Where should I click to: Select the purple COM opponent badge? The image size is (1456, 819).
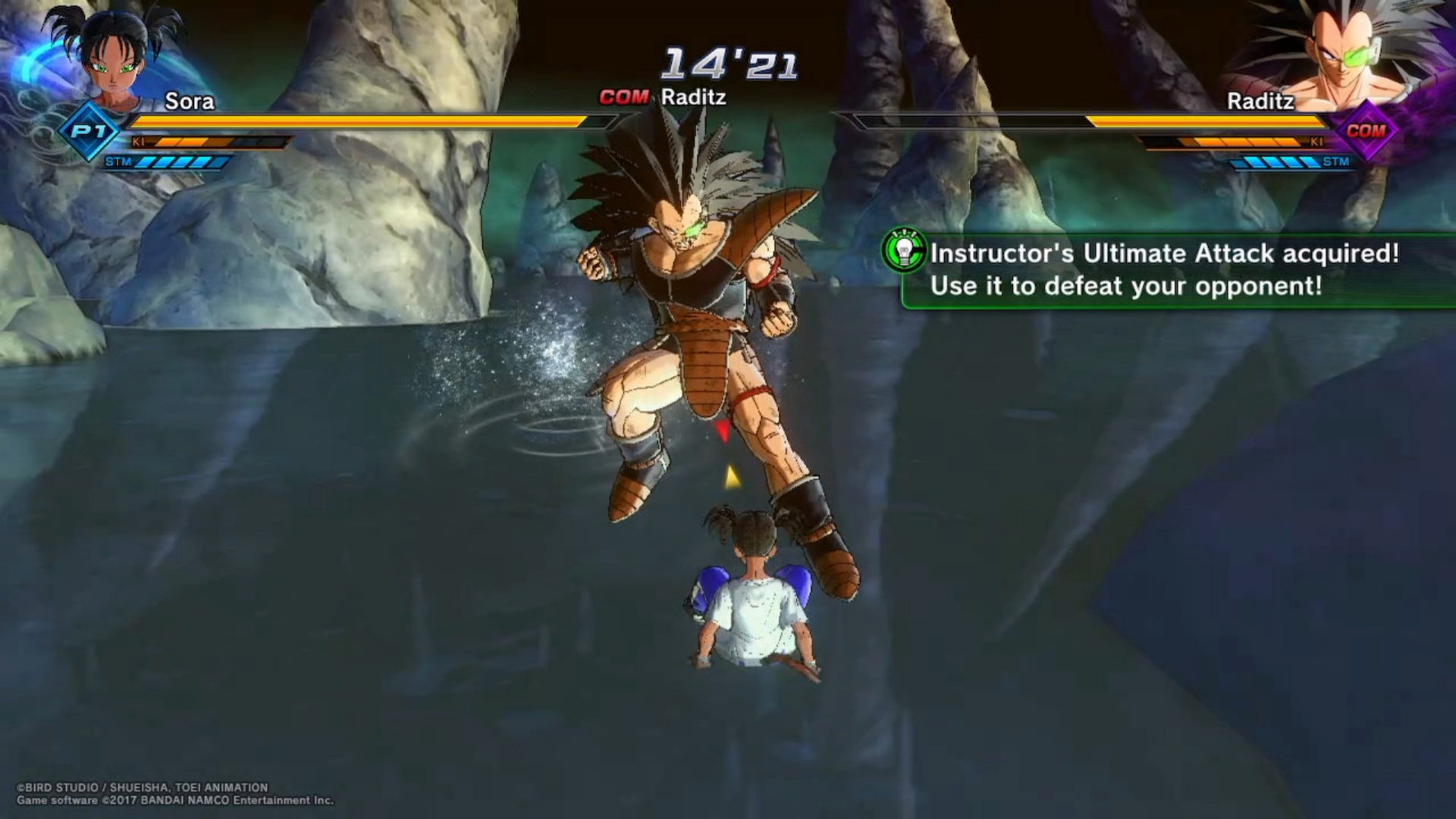(x=1366, y=131)
